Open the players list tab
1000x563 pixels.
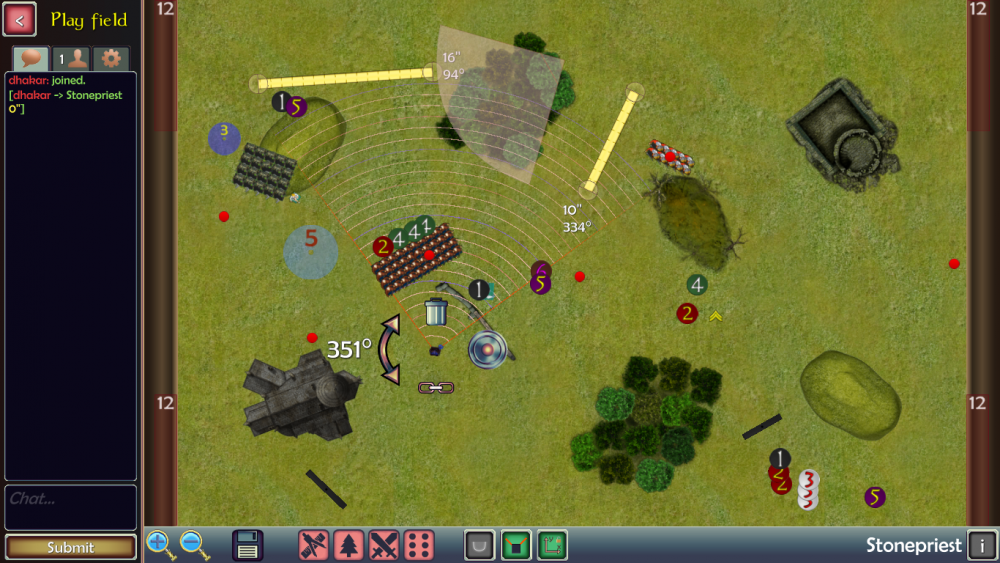tap(71, 59)
